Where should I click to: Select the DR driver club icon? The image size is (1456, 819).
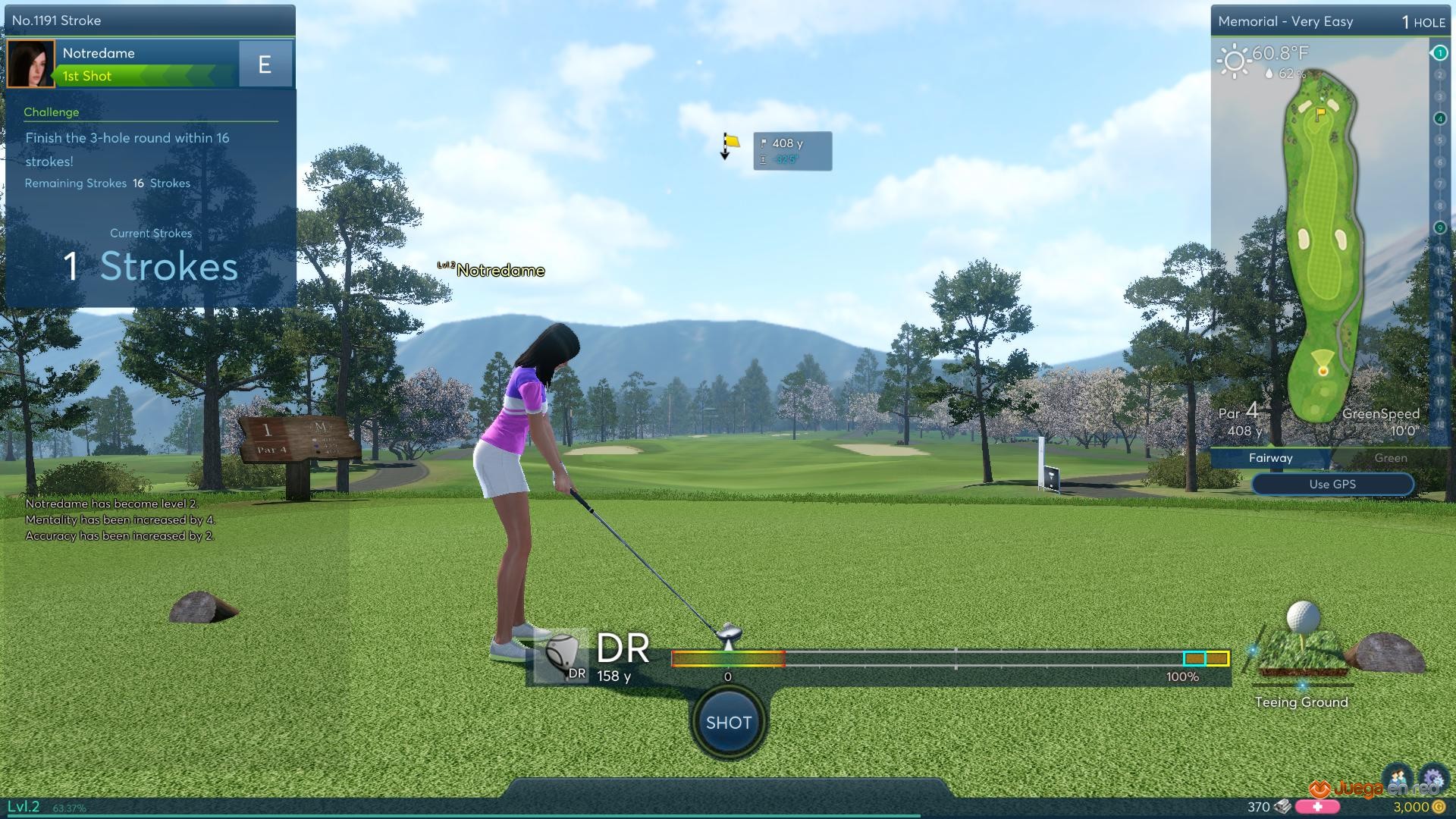[x=562, y=657]
